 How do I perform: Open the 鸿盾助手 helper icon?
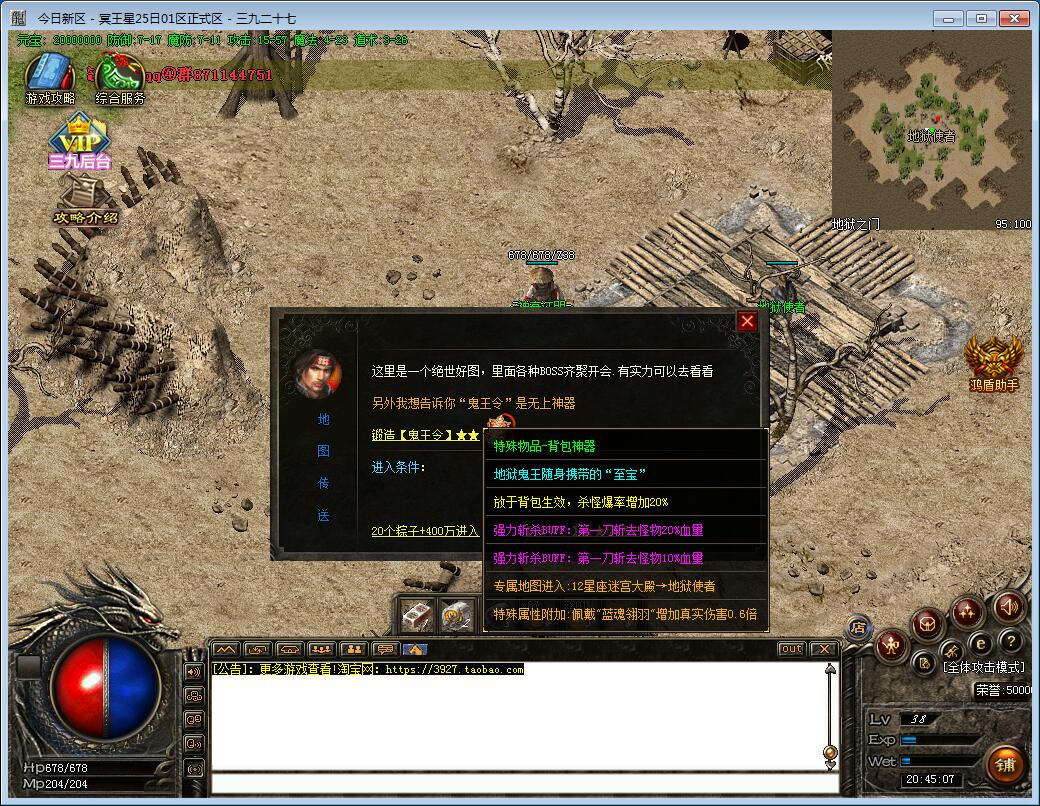tap(993, 360)
